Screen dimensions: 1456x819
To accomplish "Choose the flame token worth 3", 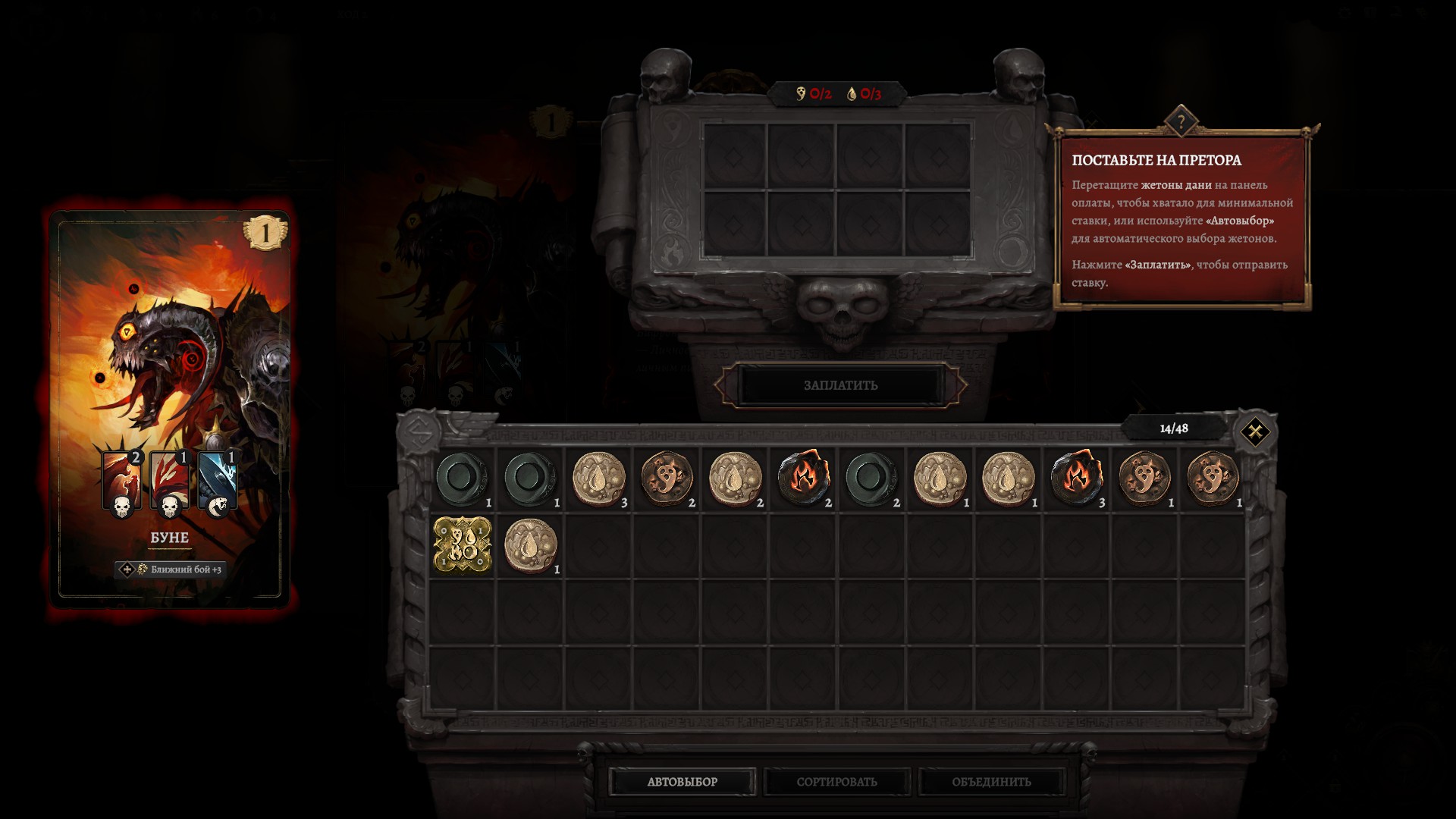I will click(x=1076, y=479).
